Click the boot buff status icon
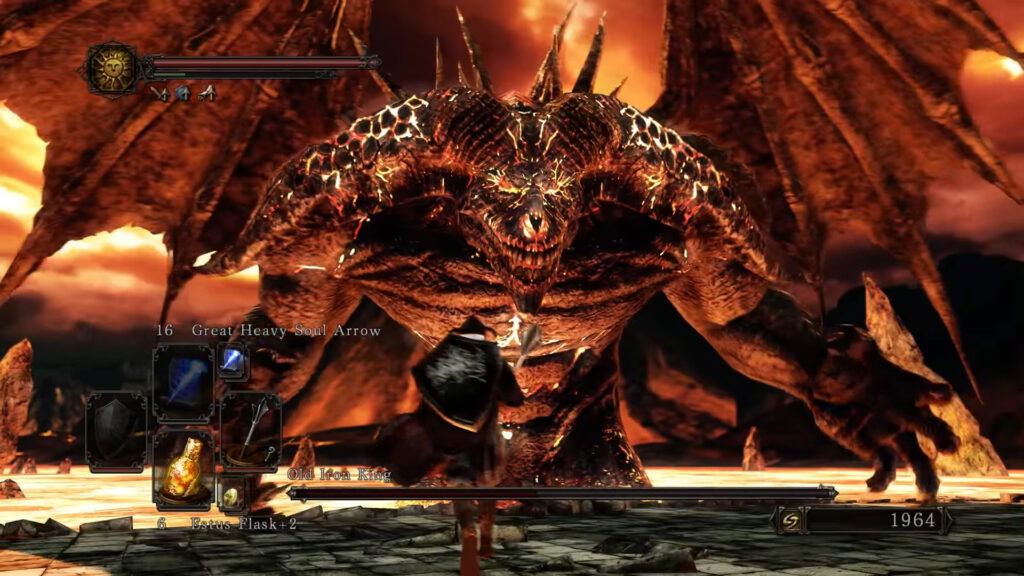 (x=207, y=93)
